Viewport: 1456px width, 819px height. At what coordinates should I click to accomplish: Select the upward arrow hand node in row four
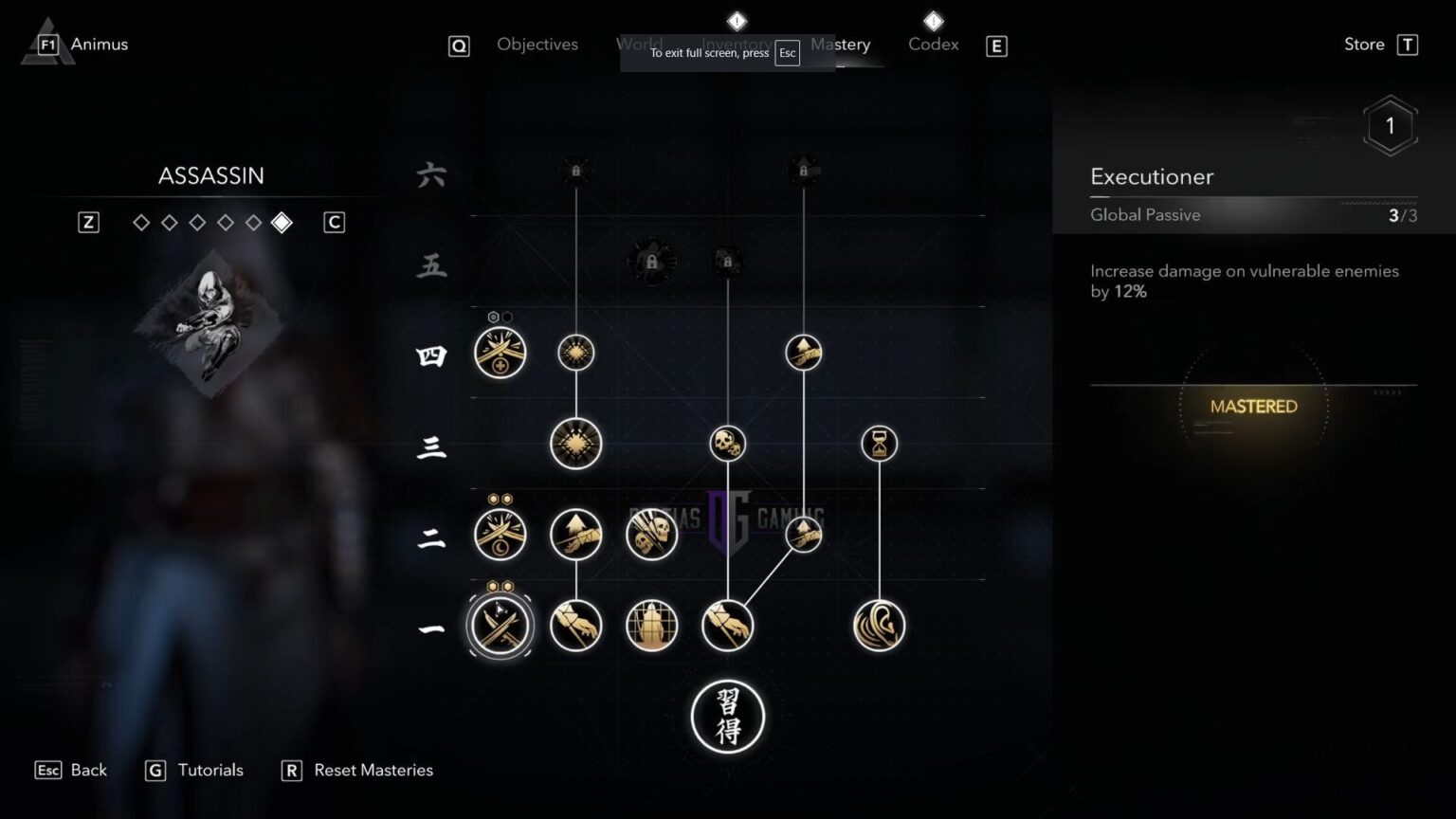pyautogui.click(x=803, y=353)
